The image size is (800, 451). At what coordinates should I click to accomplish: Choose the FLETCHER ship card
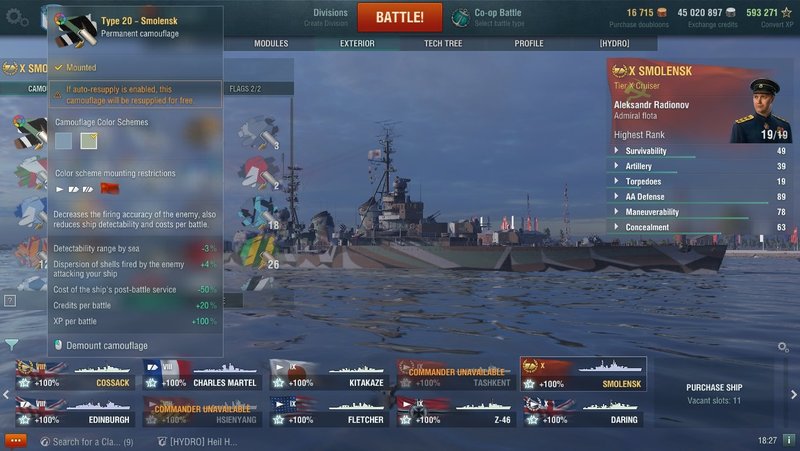click(328, 411)
